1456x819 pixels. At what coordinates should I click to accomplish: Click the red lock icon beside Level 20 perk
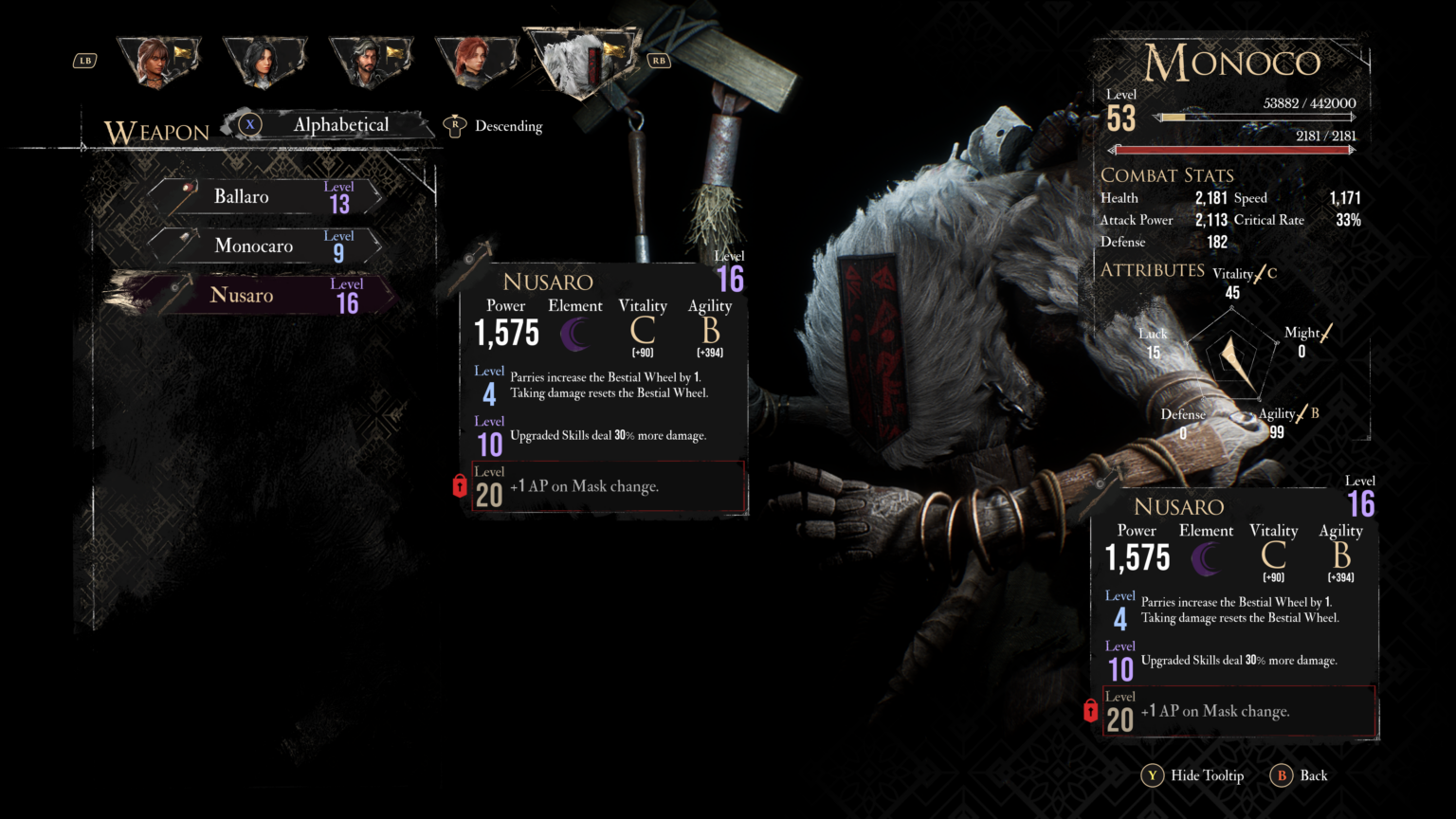(459, 486)
